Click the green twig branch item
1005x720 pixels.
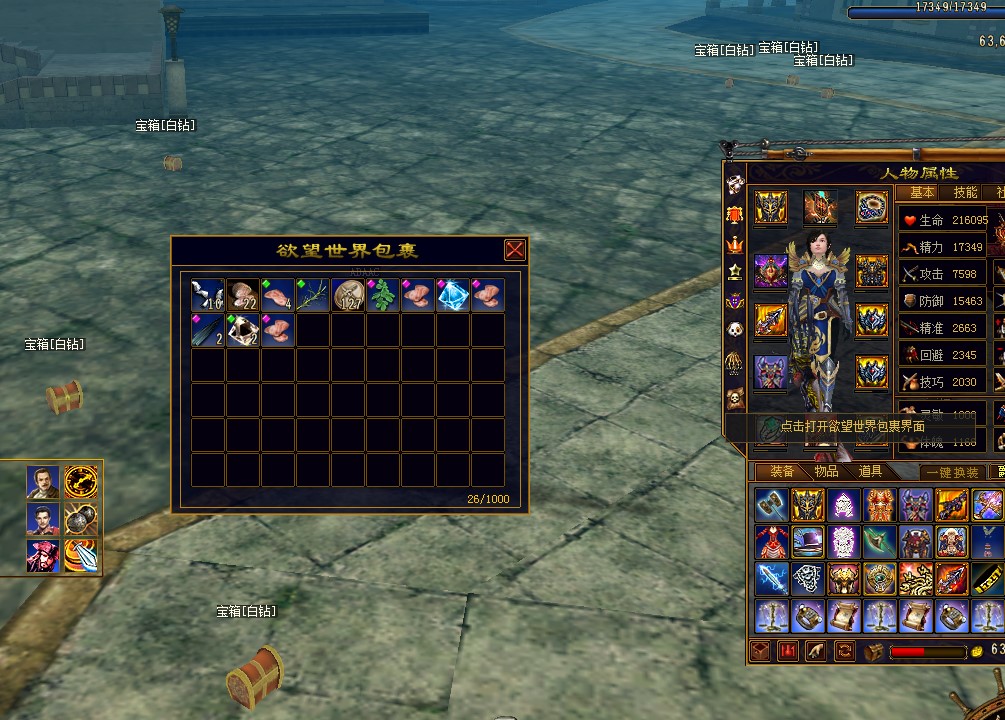coord(313,296)
